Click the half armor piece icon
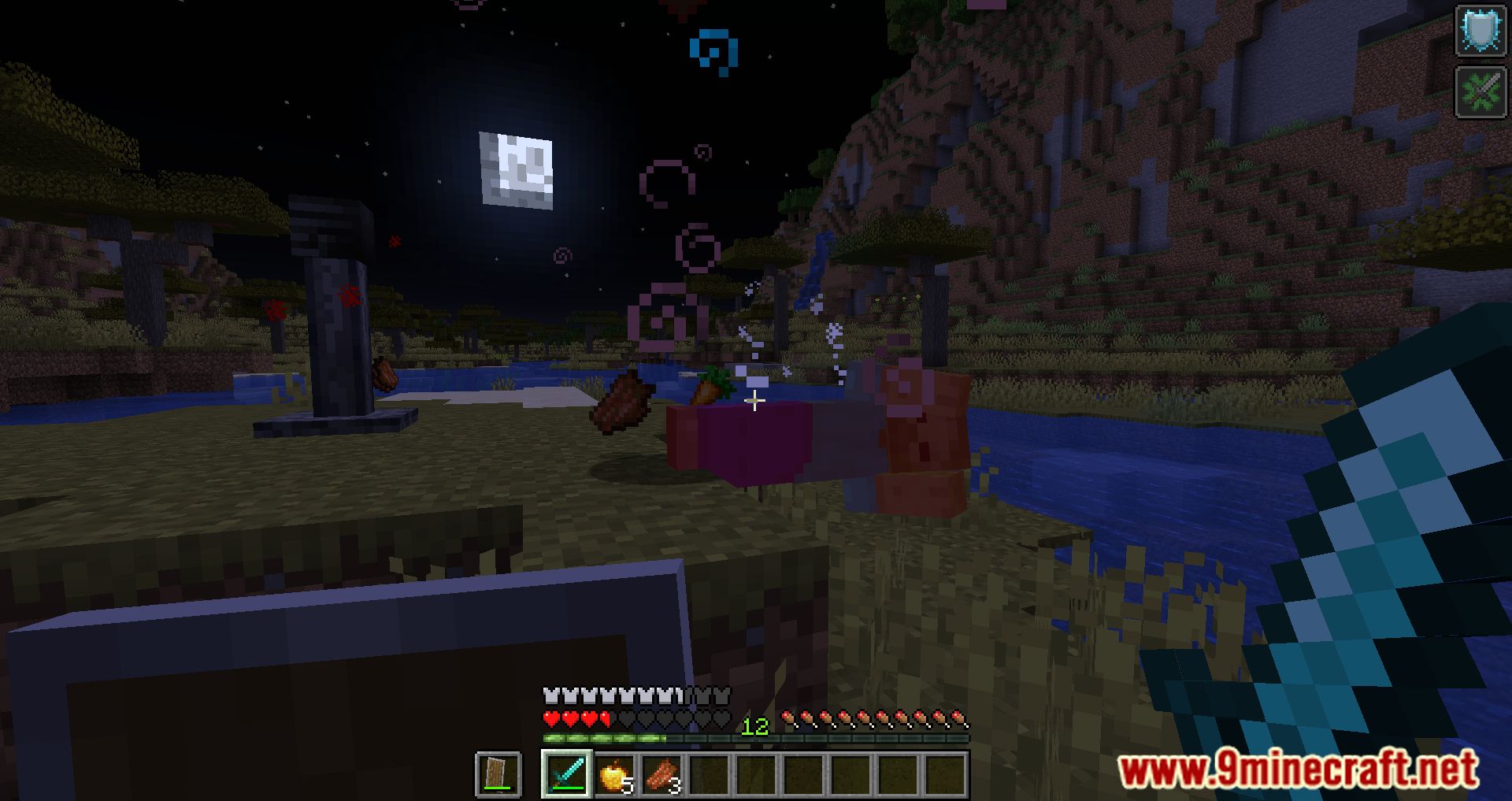Image resolution: width=1512 pixels, height=801 pixels. pos(677,696)
